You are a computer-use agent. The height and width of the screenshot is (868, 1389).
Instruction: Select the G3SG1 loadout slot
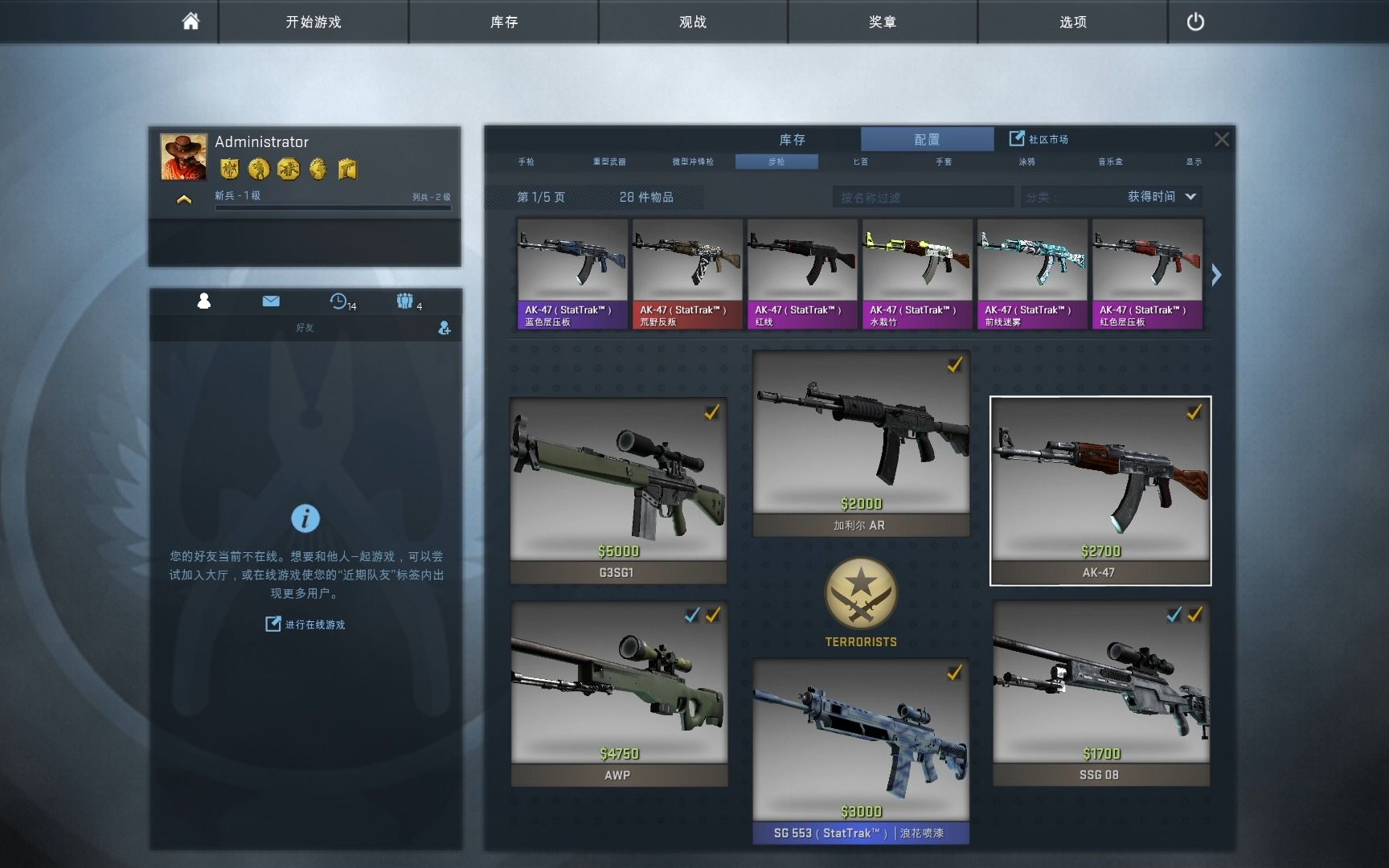618,490
